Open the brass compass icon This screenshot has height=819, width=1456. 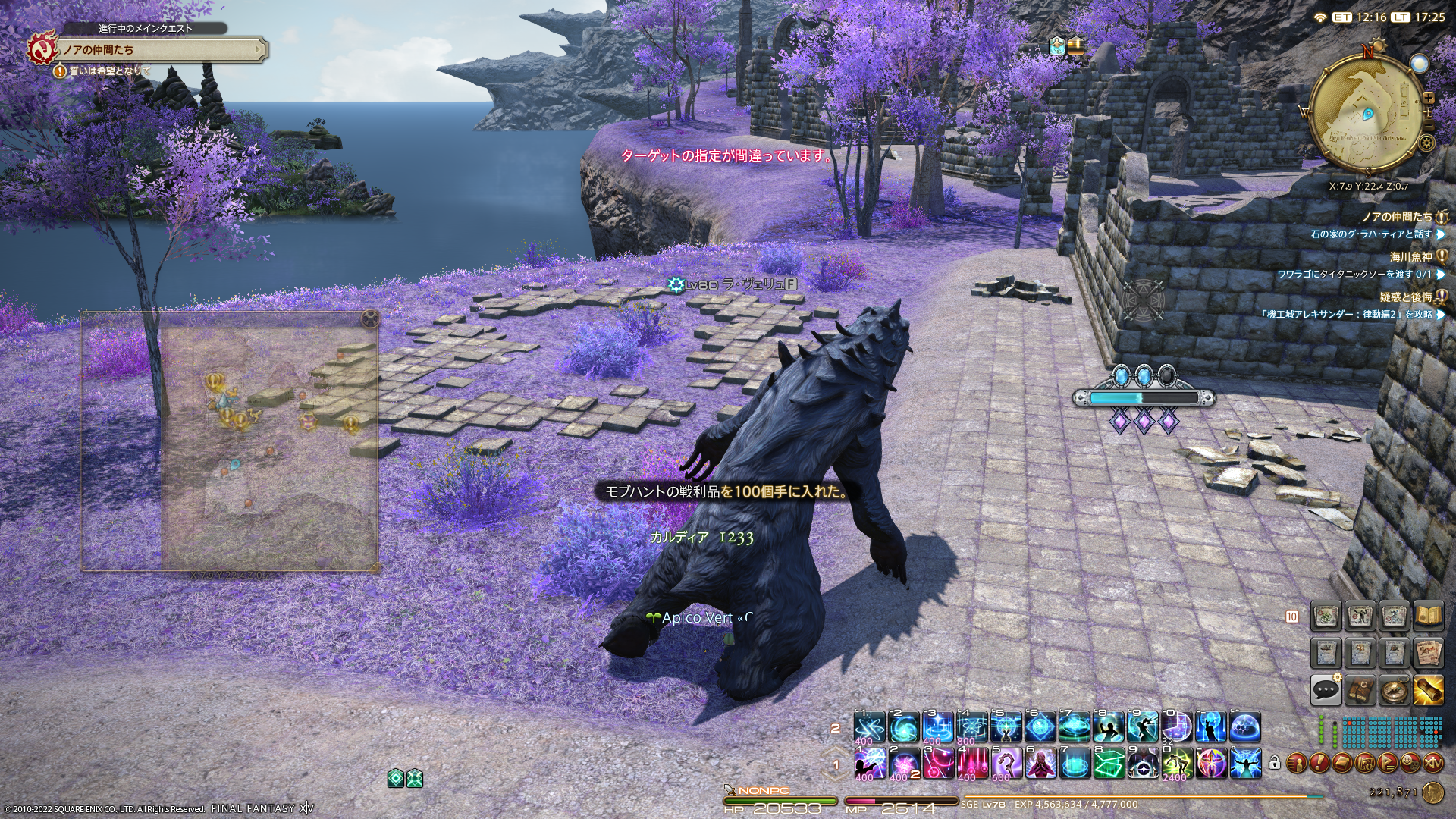pyautogui.click(x=1394, y=689)
